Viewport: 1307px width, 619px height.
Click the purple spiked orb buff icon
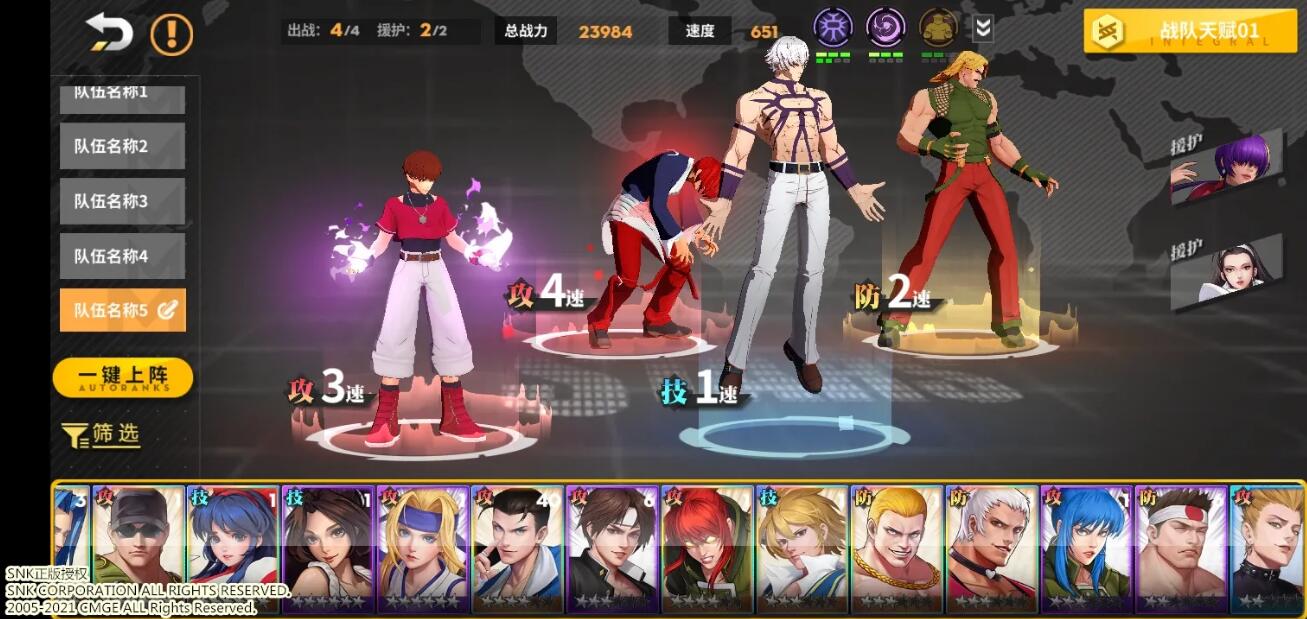pyautogui.click(x=831, y=28)
